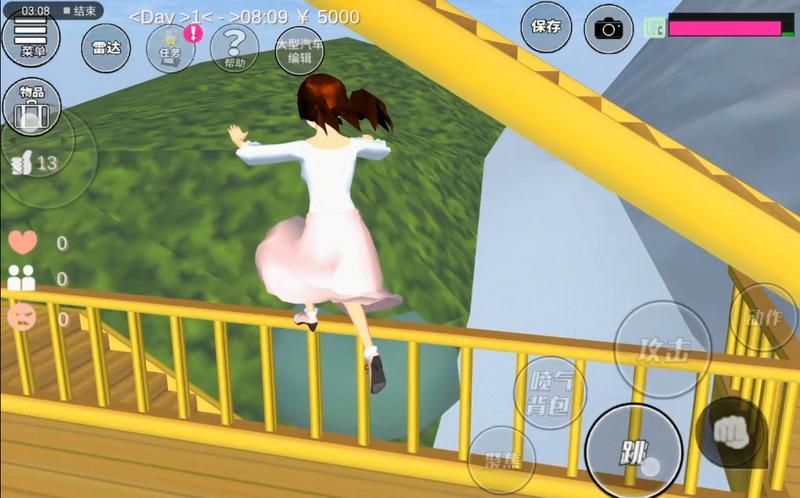Open the 大型汽车编辑 vehicle editor

tap(300, 48)
